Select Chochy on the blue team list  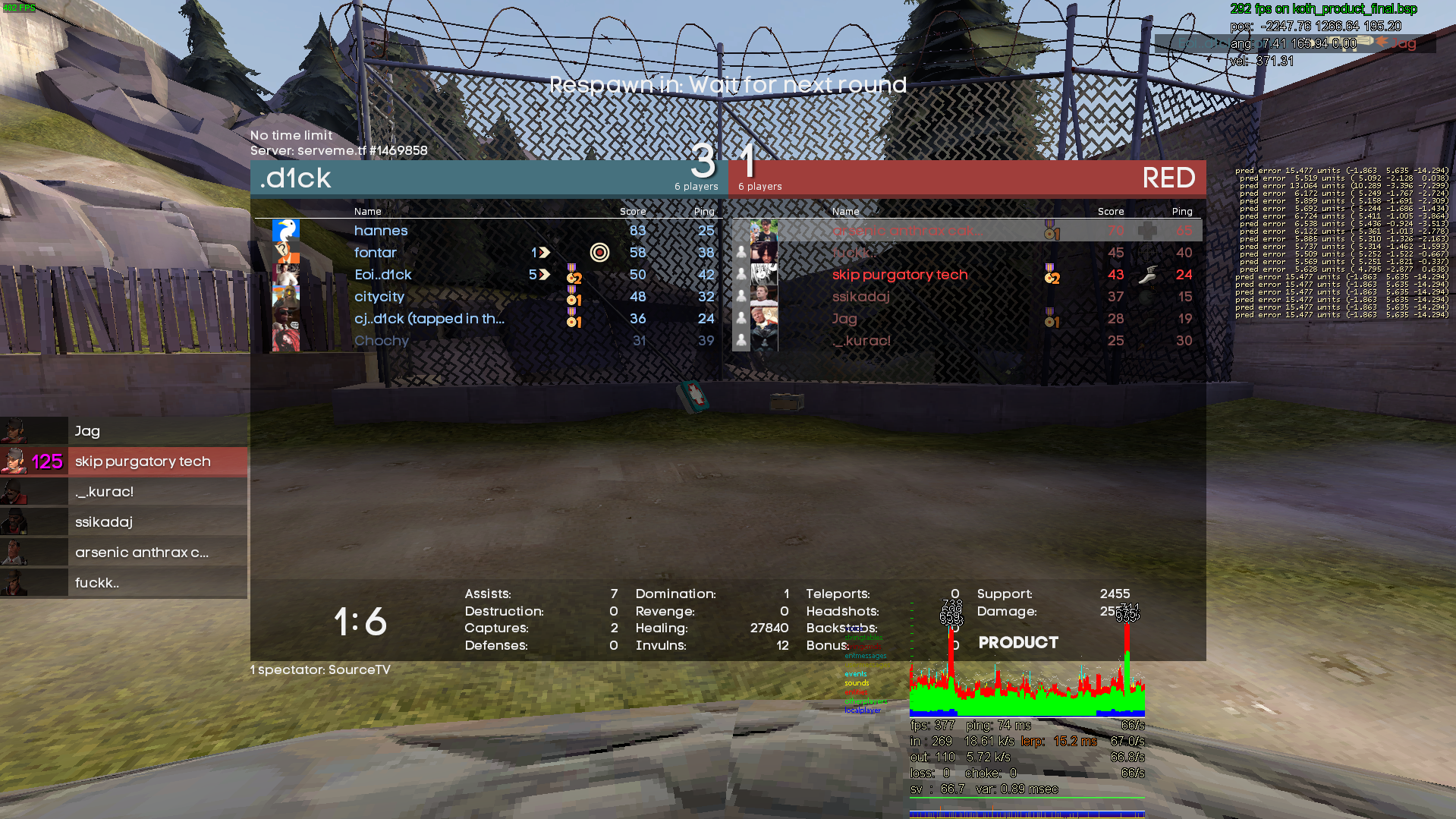(x=382, y=341)
